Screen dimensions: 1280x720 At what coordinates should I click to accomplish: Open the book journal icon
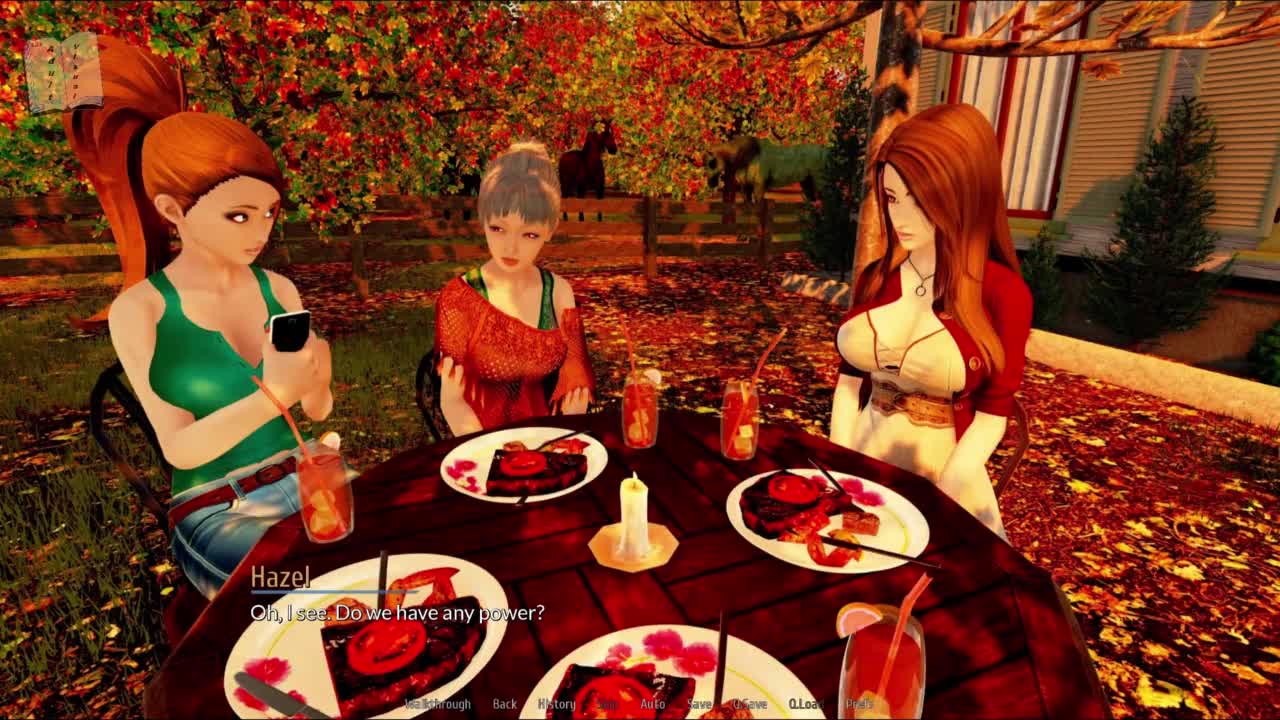tap(63, 73)
